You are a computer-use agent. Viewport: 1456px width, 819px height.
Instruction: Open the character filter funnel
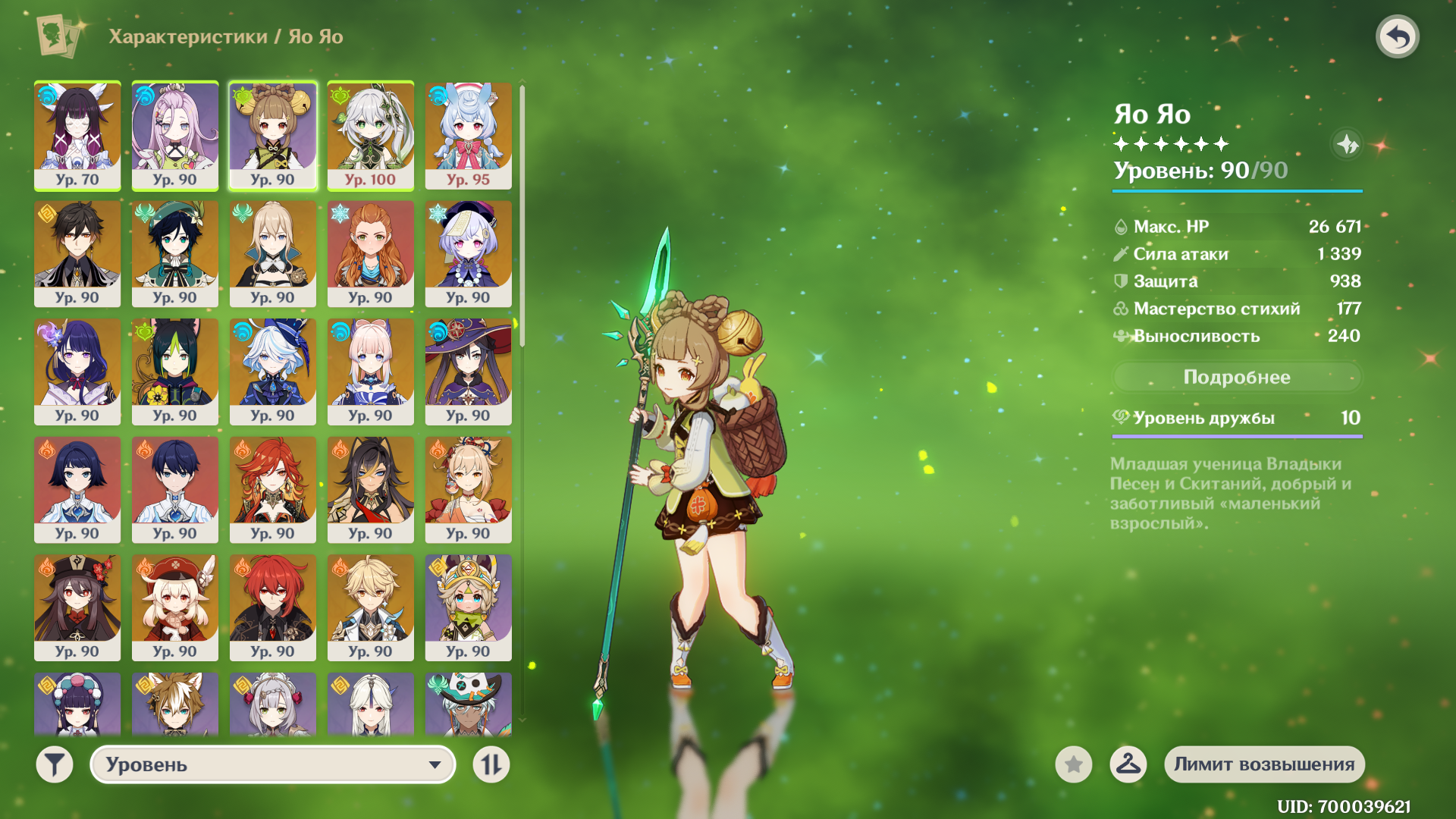[55, 764]
